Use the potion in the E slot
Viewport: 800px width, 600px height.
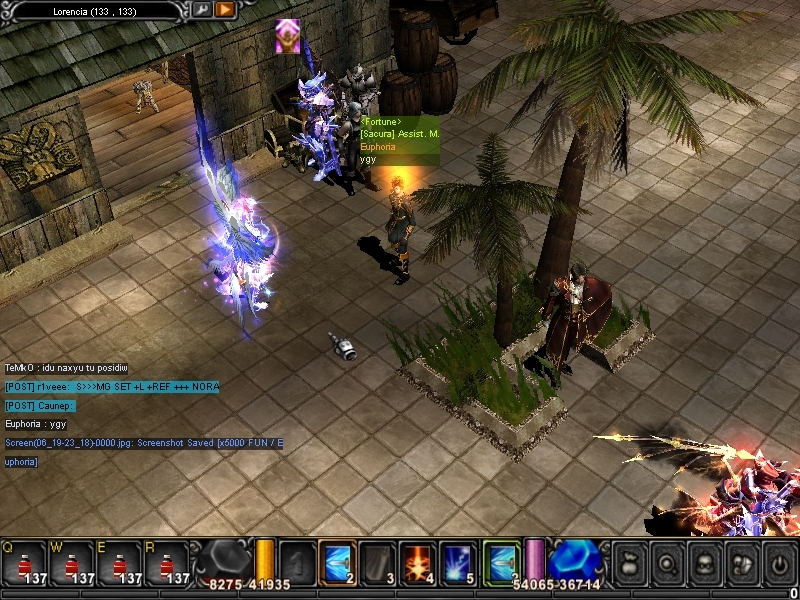pyautogui.click(x=120, y=564)
